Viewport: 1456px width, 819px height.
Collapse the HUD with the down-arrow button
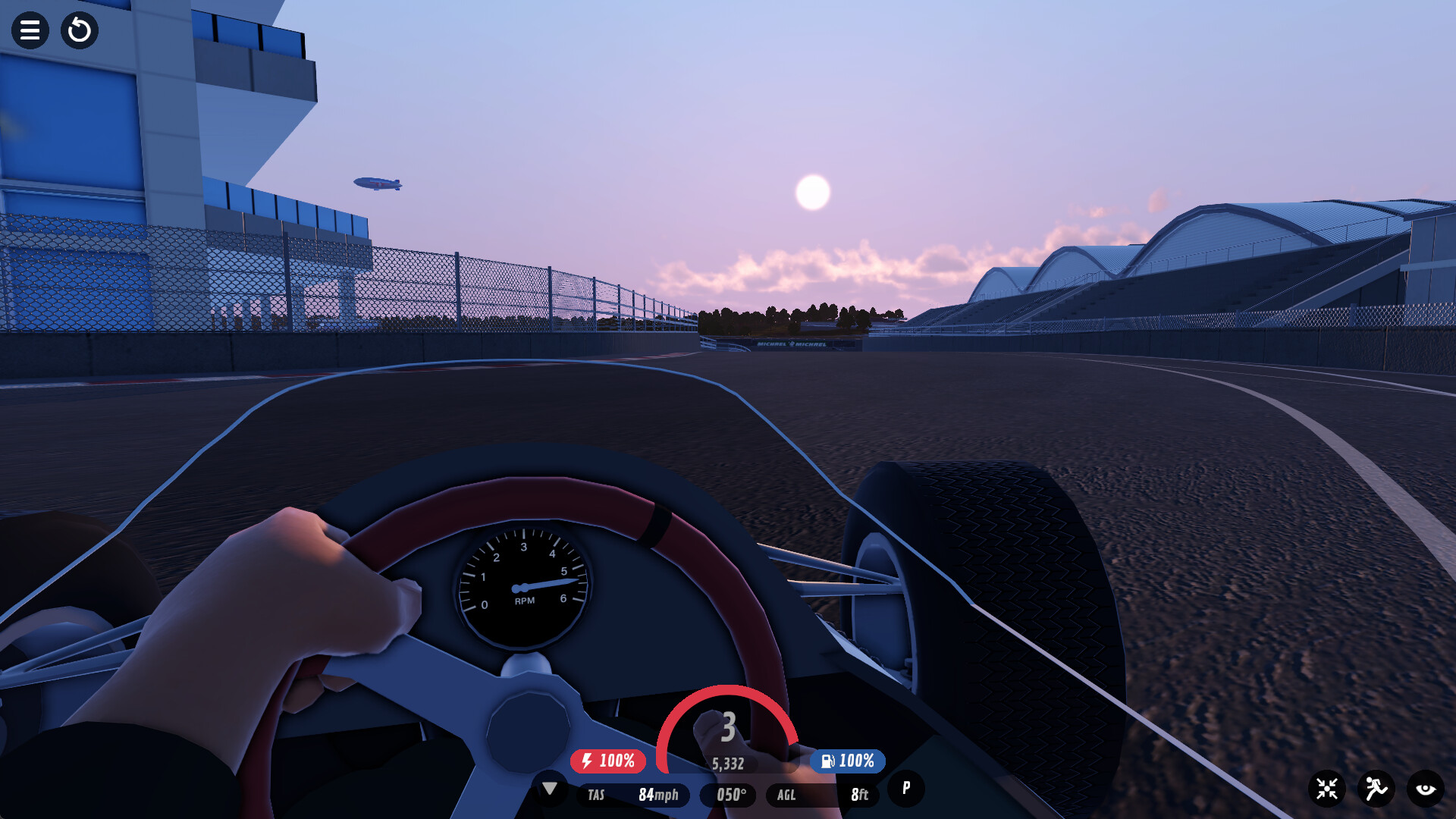click(x=550, y=789)
